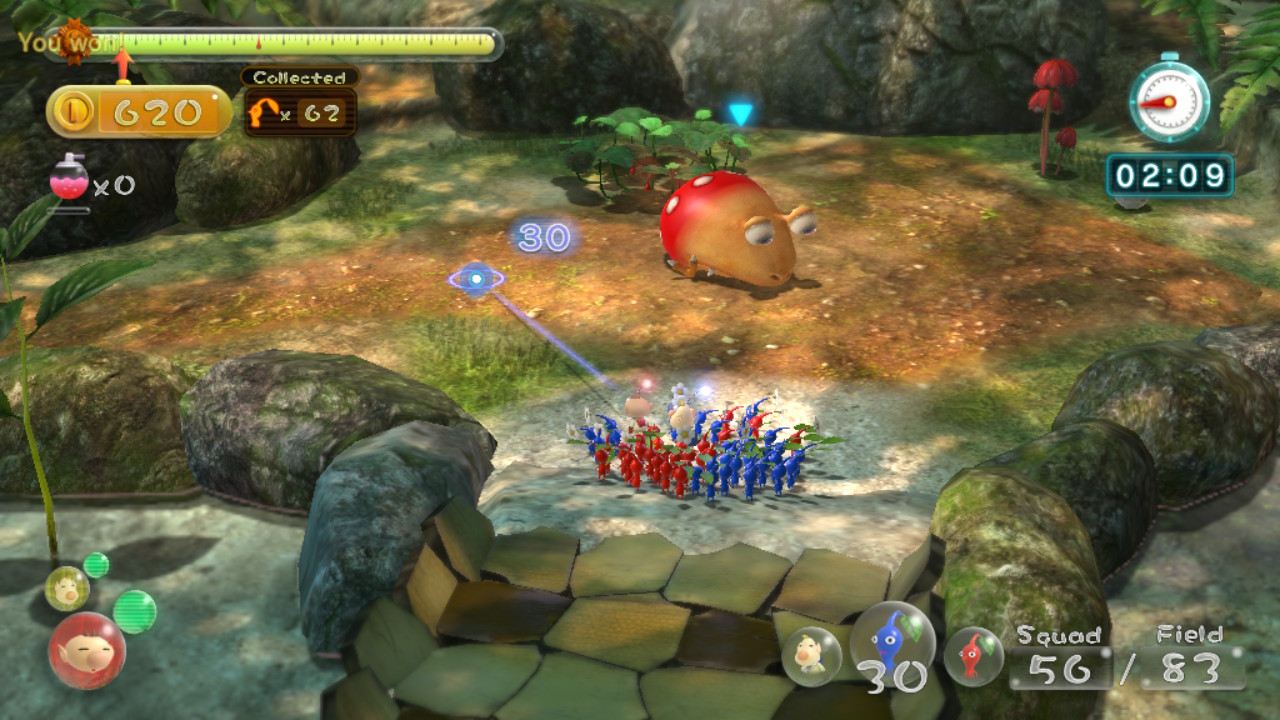This screenshot has height=720, width=1280.
Task: Select the large red-haired captain portrait
Action: (87, 650)
